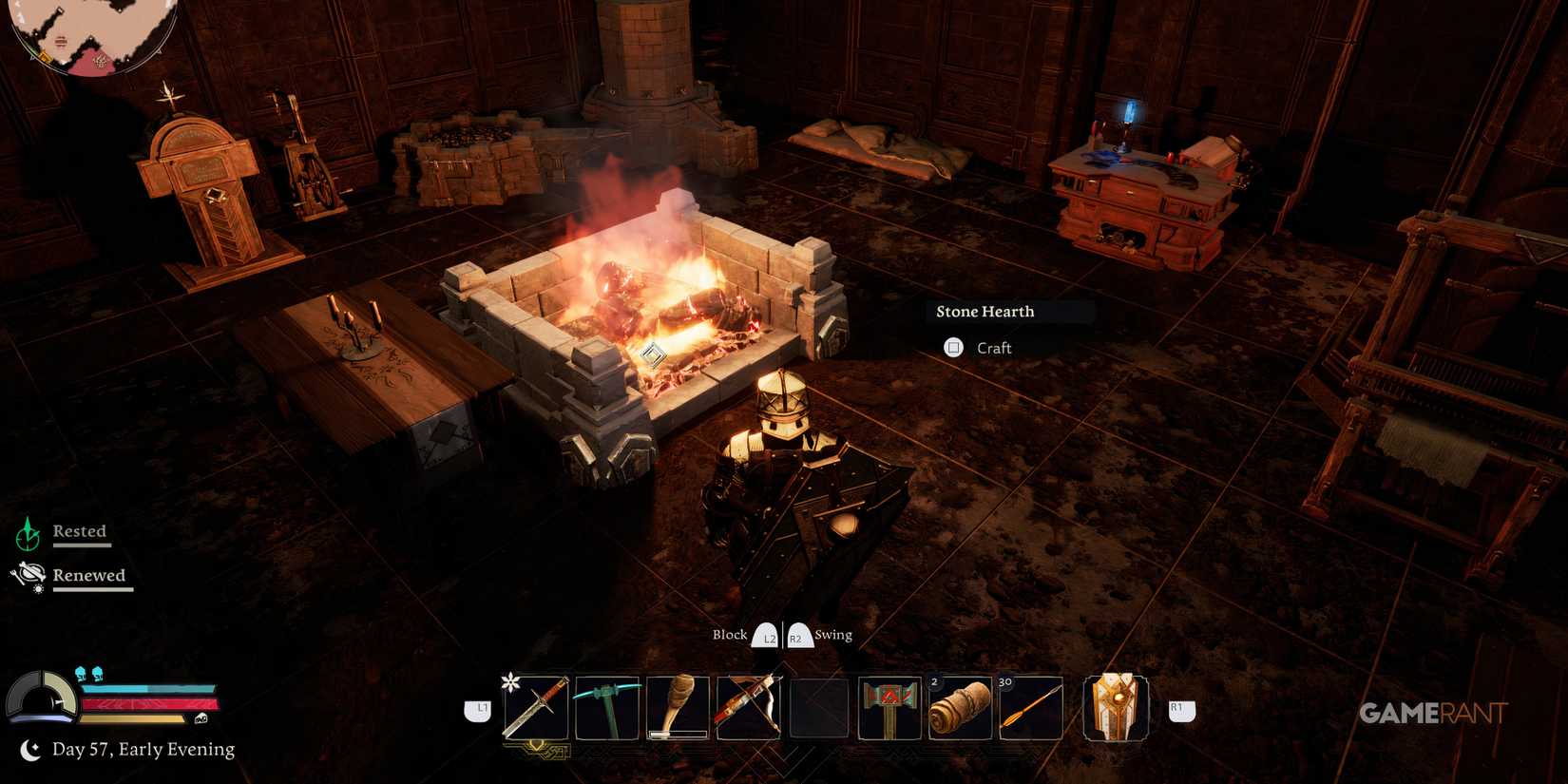Select the crossbow slot
The height and width of the screenshot is (784, 1568).
748,706
